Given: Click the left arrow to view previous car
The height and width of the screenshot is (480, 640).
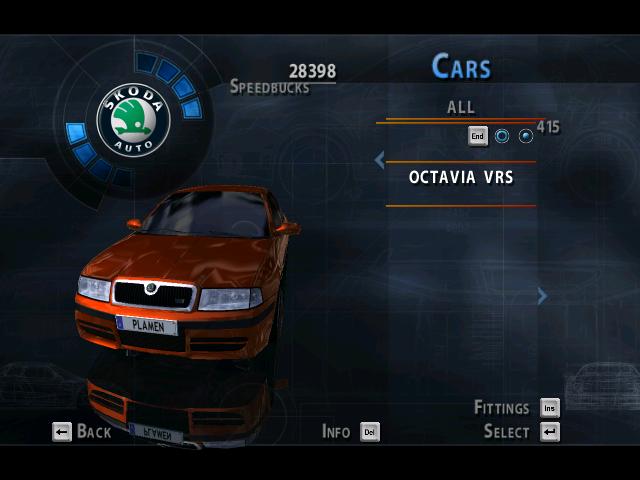Looking at the screenshot, I should point(379,160).
